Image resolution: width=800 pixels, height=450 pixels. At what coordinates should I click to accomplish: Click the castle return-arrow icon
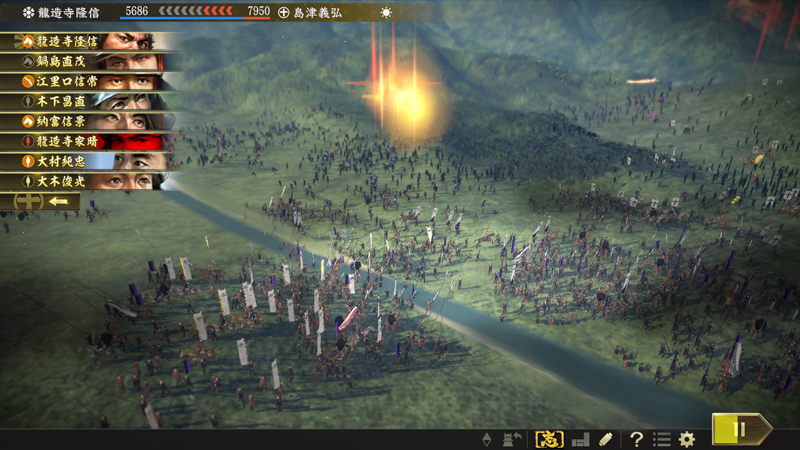click(x=513, y=439)
